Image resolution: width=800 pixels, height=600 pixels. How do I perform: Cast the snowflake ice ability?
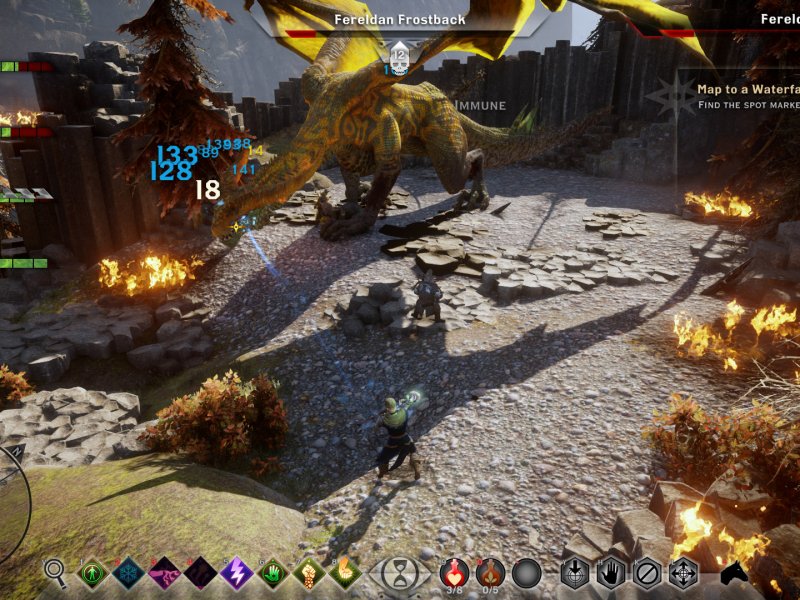129,573
